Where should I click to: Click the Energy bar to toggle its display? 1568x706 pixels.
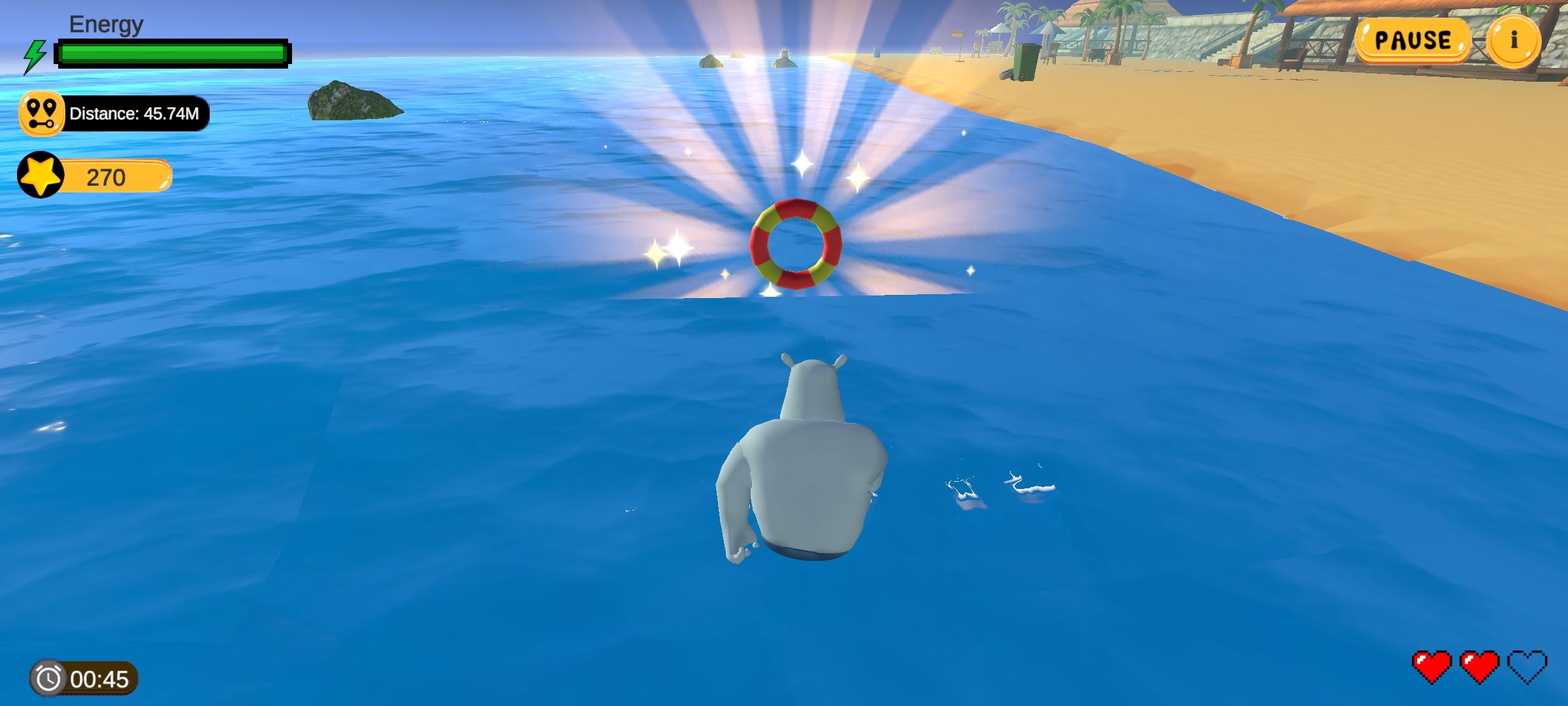[173, 52]
